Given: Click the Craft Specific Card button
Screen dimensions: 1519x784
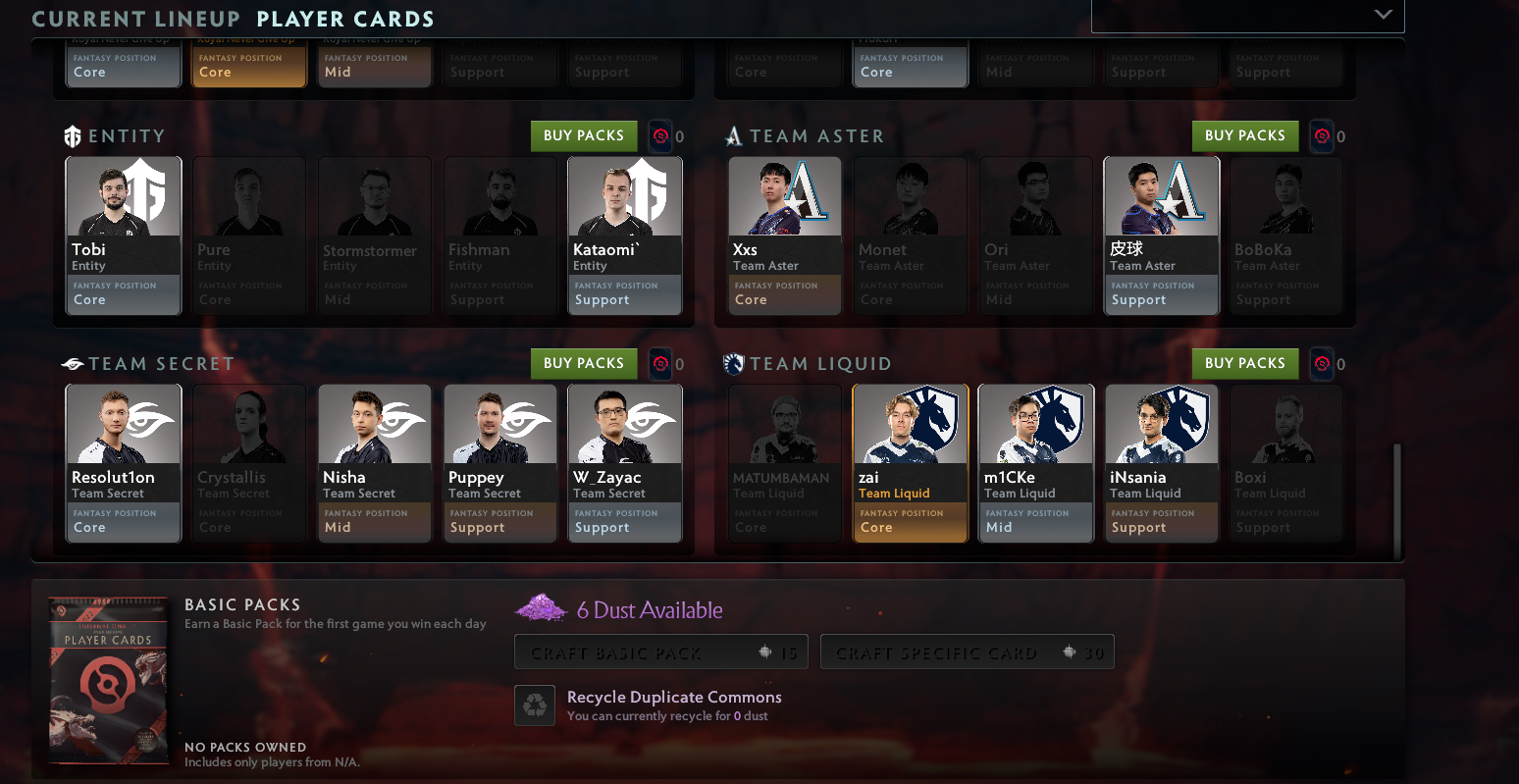Looking at the screenshot, I should click(x=967, y=653).
